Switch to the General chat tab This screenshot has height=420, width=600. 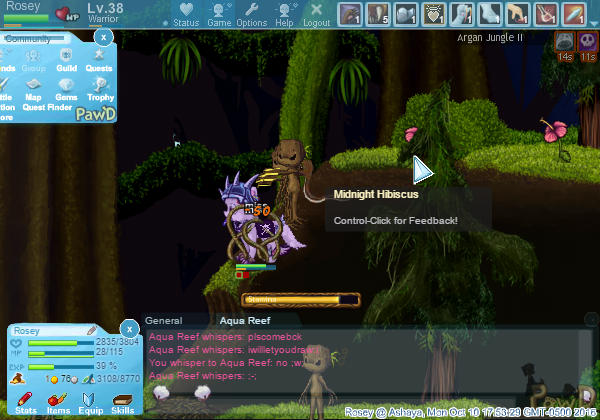163,321
